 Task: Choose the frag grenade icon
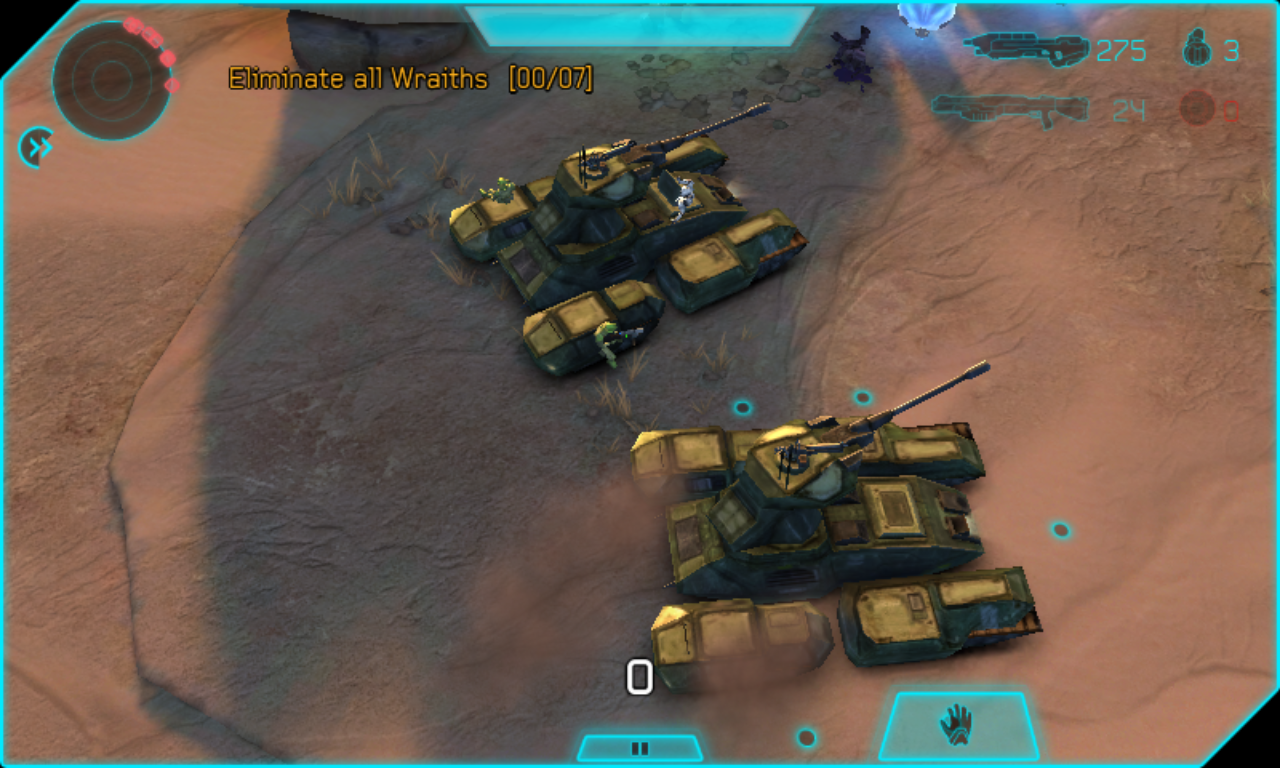(x=1197, y=48)
